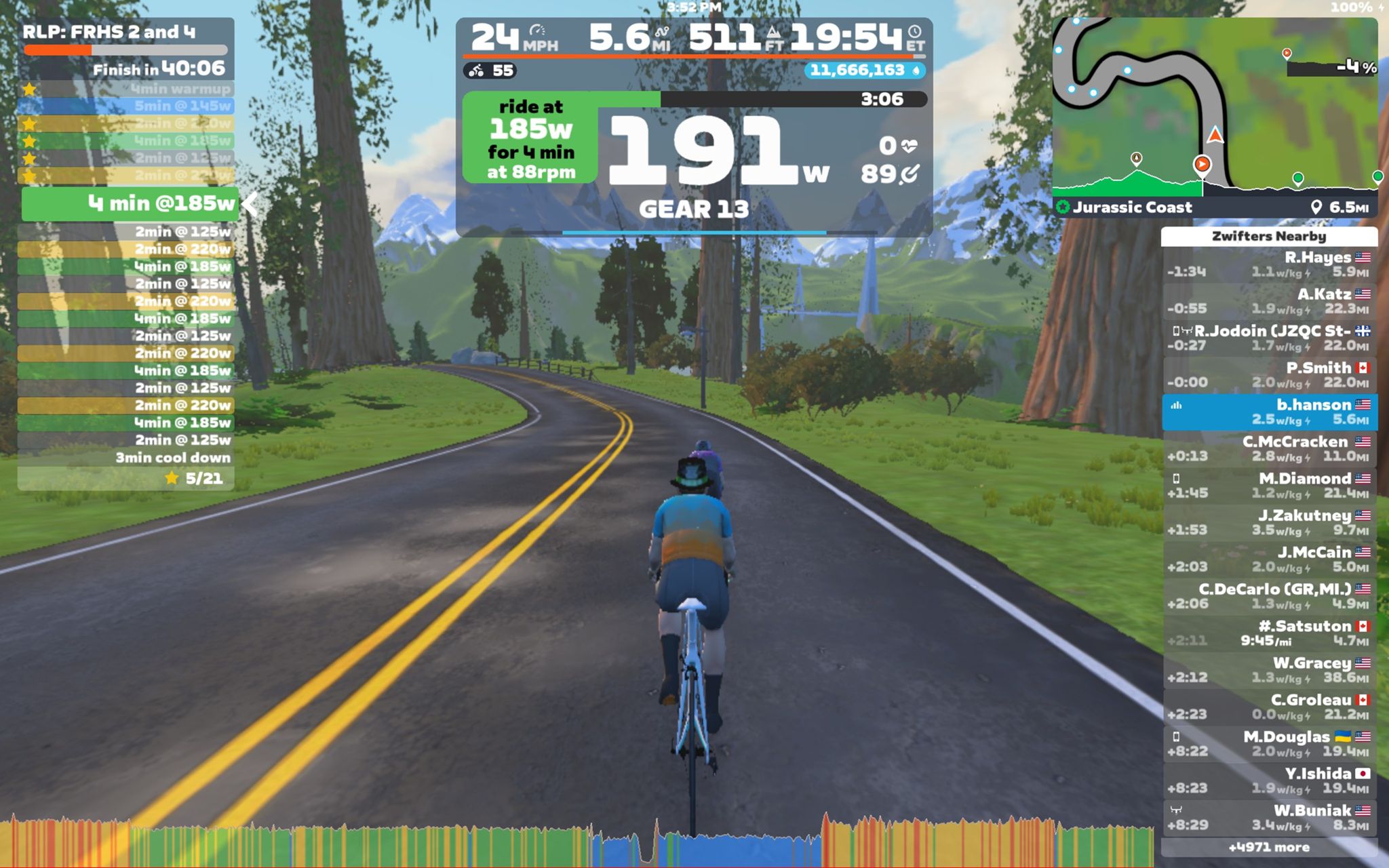Click the highlighted b.hanson rider row
This screenshot has width=1389, height=868.
click(x=1268, y=412)
